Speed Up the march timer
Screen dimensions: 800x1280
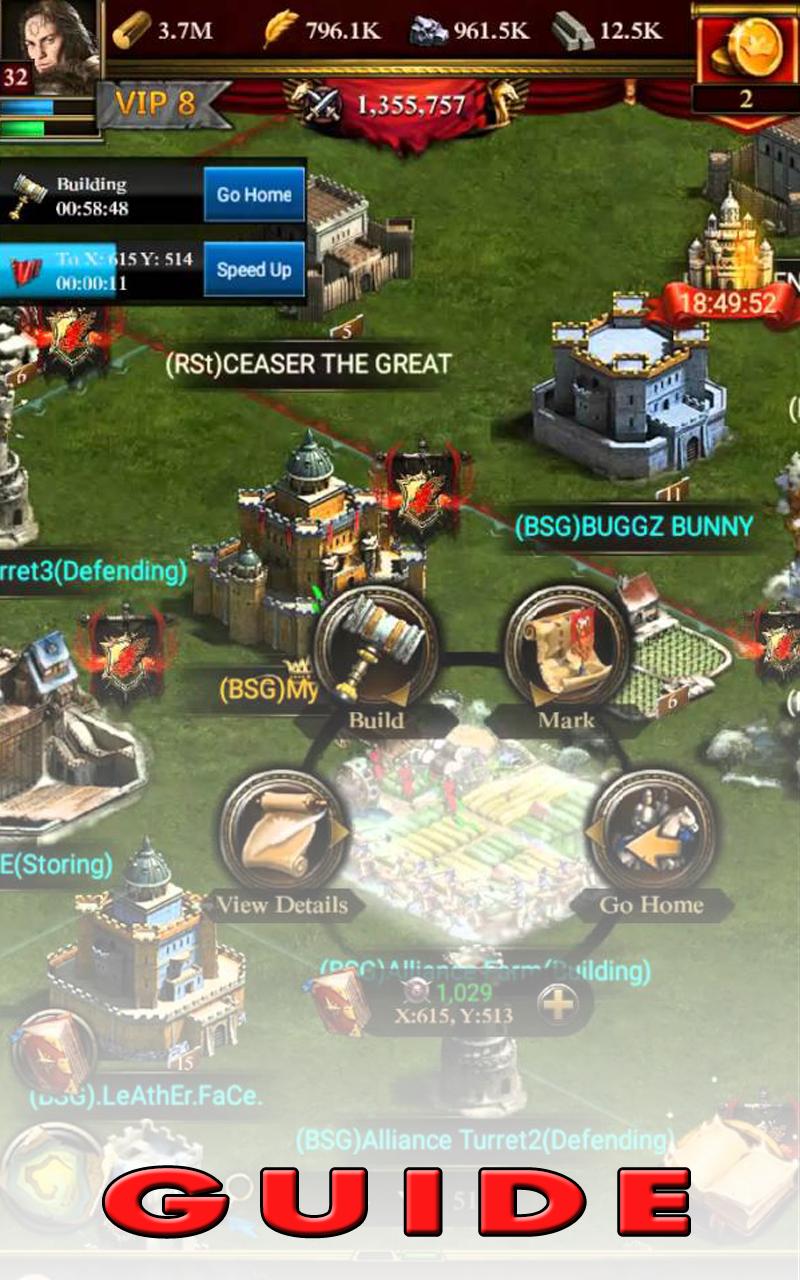click(254, 269)
